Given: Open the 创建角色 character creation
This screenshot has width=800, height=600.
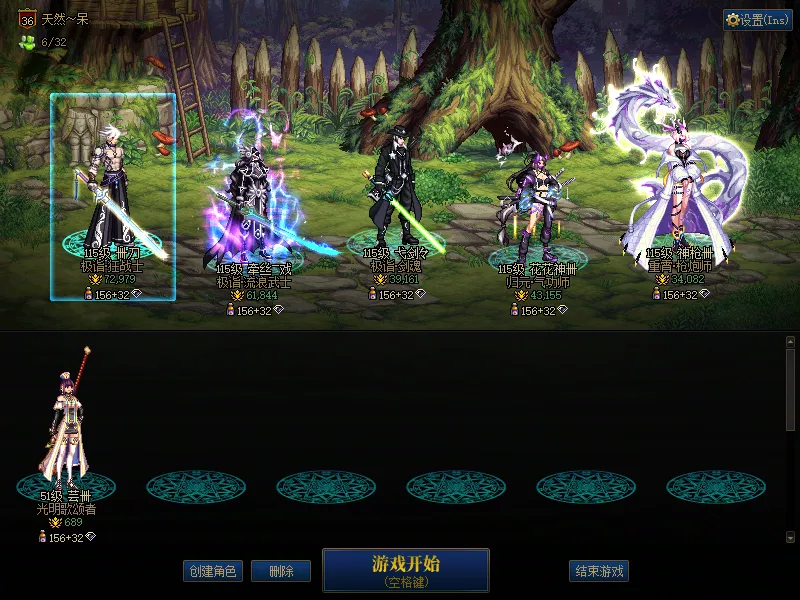Looking at the screenshot, I should coord(212,571).
